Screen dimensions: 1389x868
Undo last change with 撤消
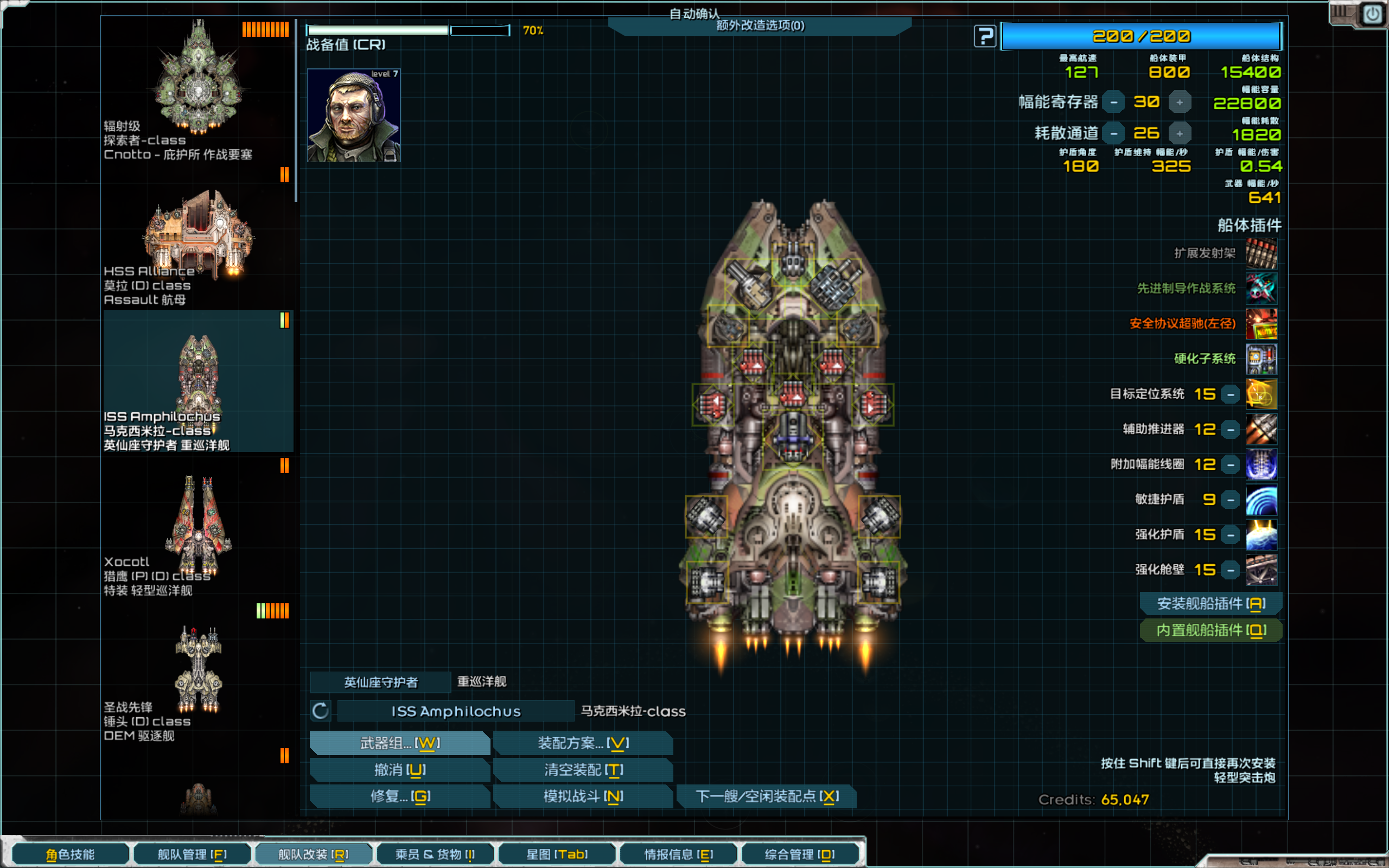click(399, 769)
